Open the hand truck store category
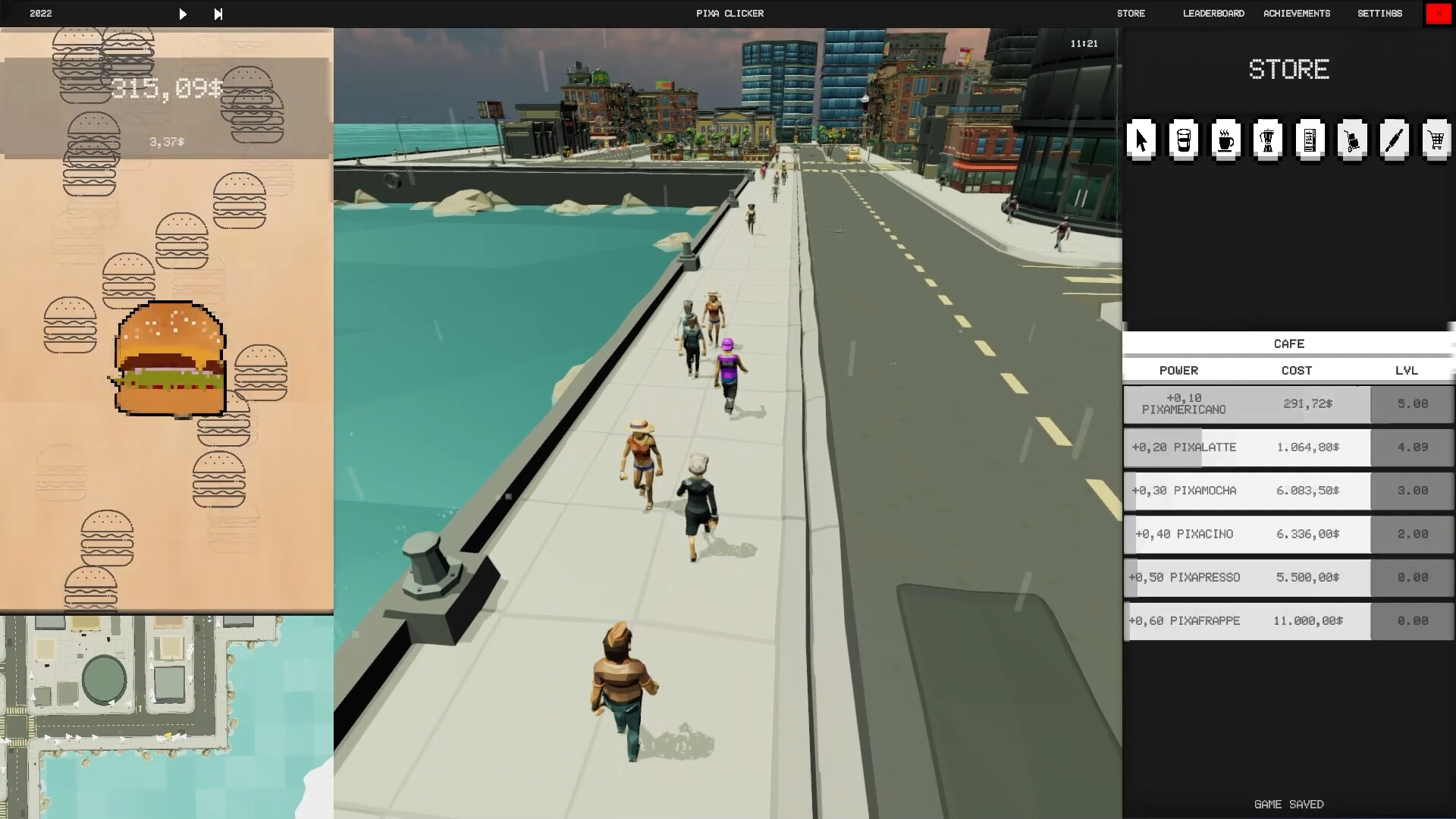1456x819 pixels. tap(1354, 140)
